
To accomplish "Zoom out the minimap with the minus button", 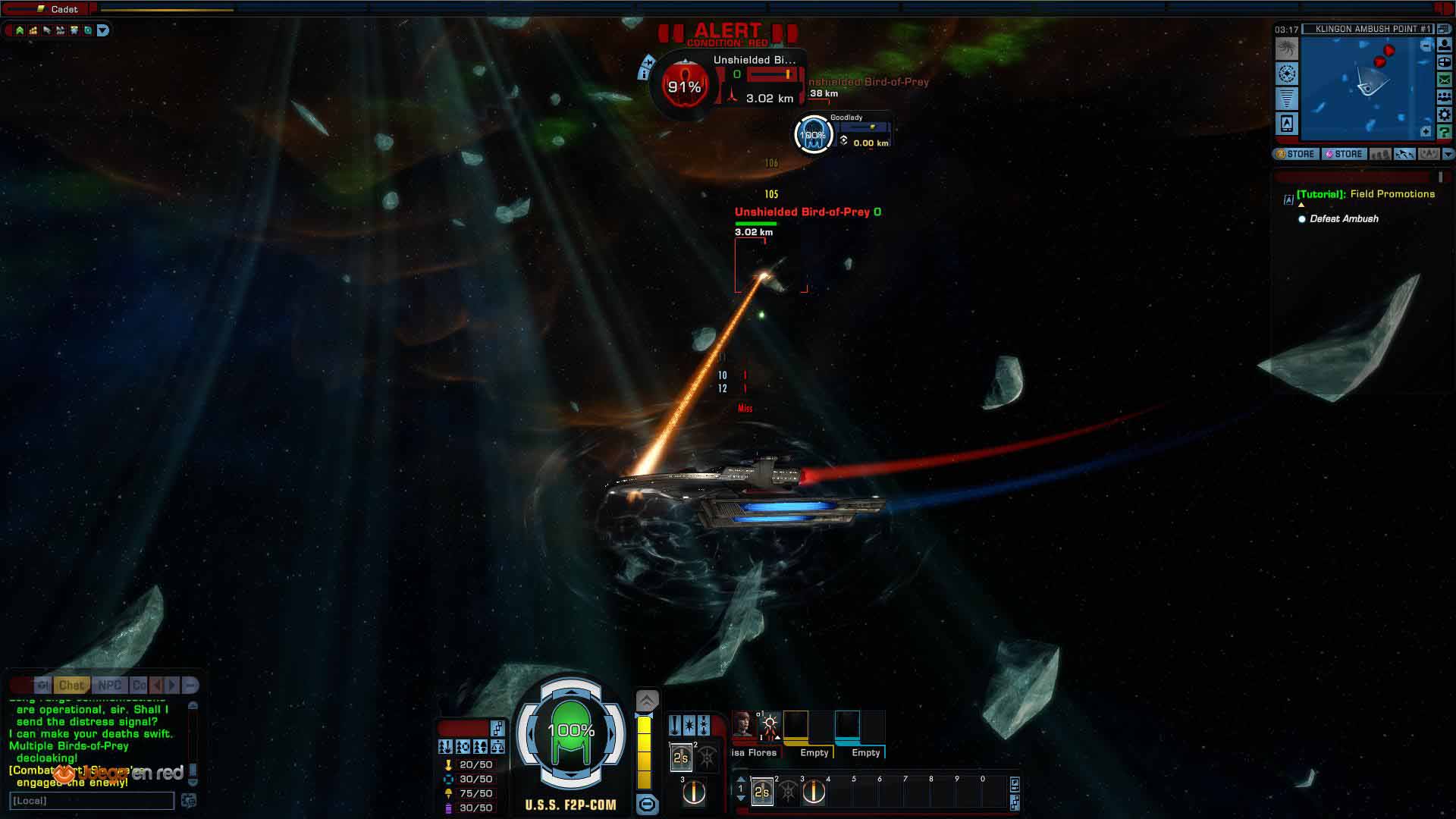I will [1426, 46].
